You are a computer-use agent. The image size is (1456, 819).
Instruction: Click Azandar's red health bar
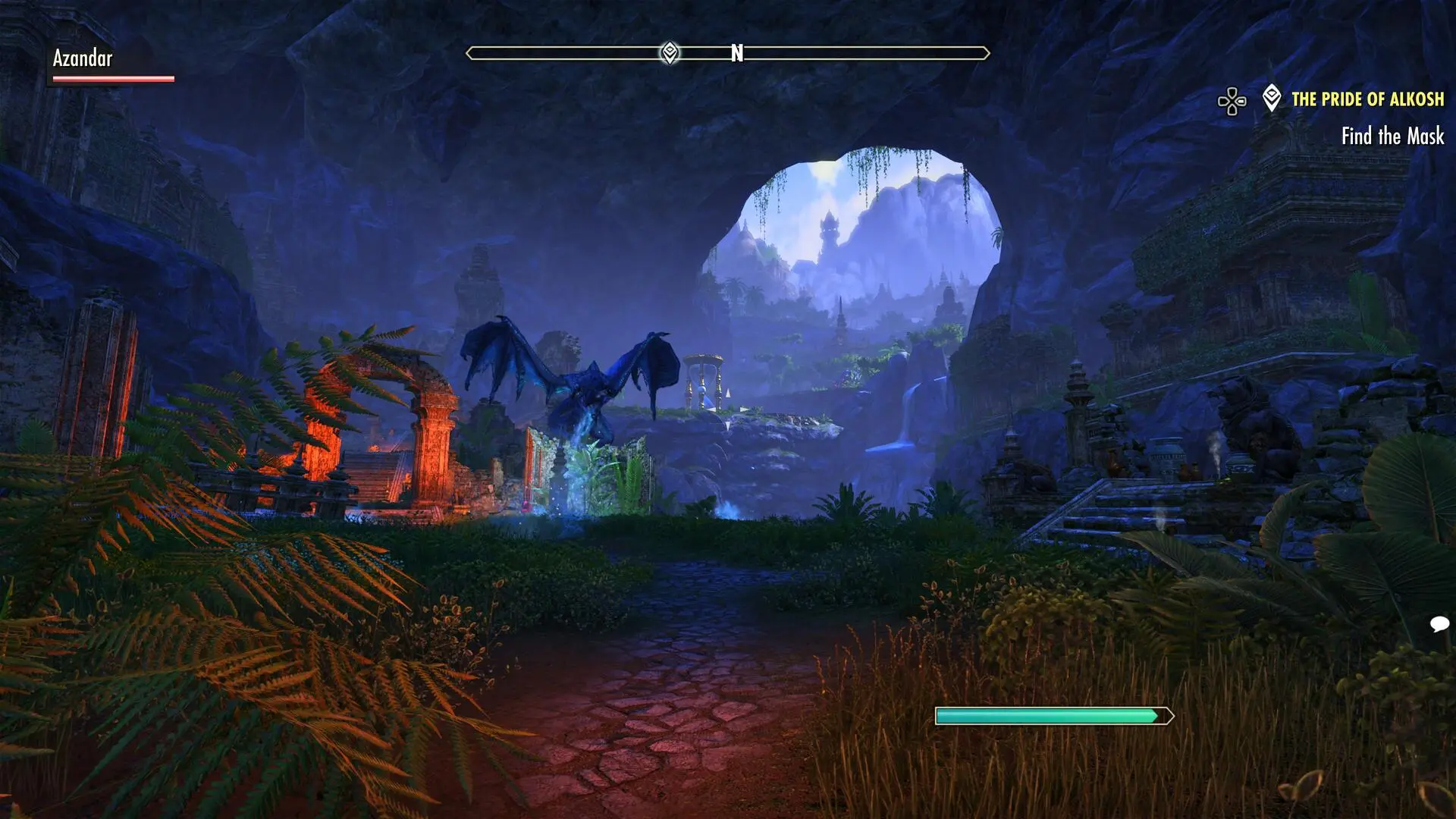(x=114, y=78)
